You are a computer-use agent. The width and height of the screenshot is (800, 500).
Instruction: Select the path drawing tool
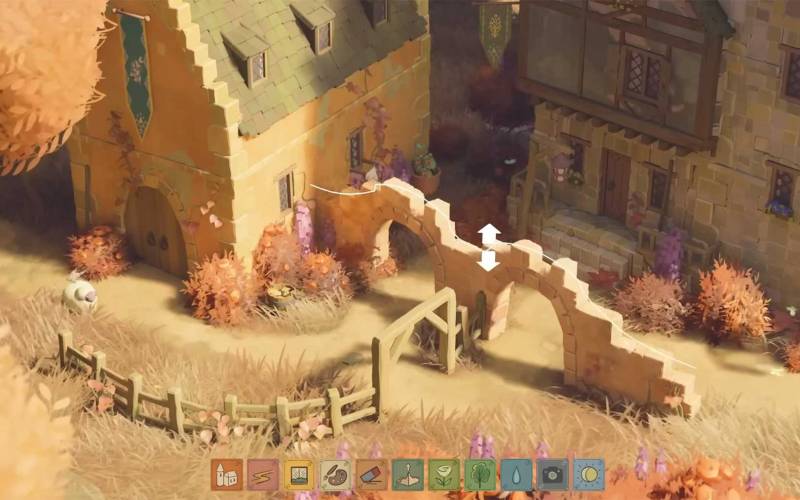coord(263,474)
